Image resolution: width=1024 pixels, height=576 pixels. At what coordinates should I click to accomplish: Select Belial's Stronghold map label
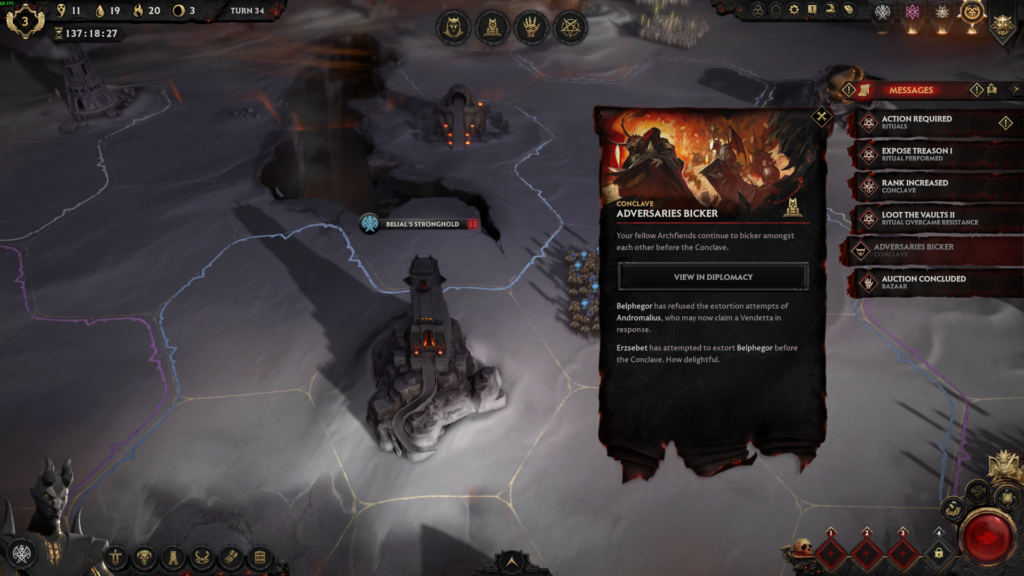(421, 224)
